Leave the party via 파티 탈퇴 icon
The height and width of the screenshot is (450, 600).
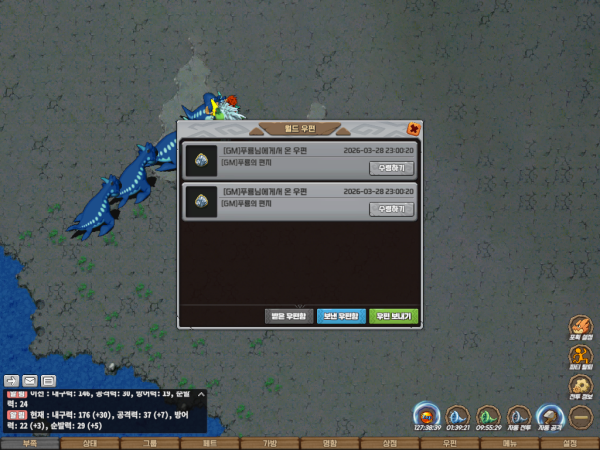tap(581, 356)
